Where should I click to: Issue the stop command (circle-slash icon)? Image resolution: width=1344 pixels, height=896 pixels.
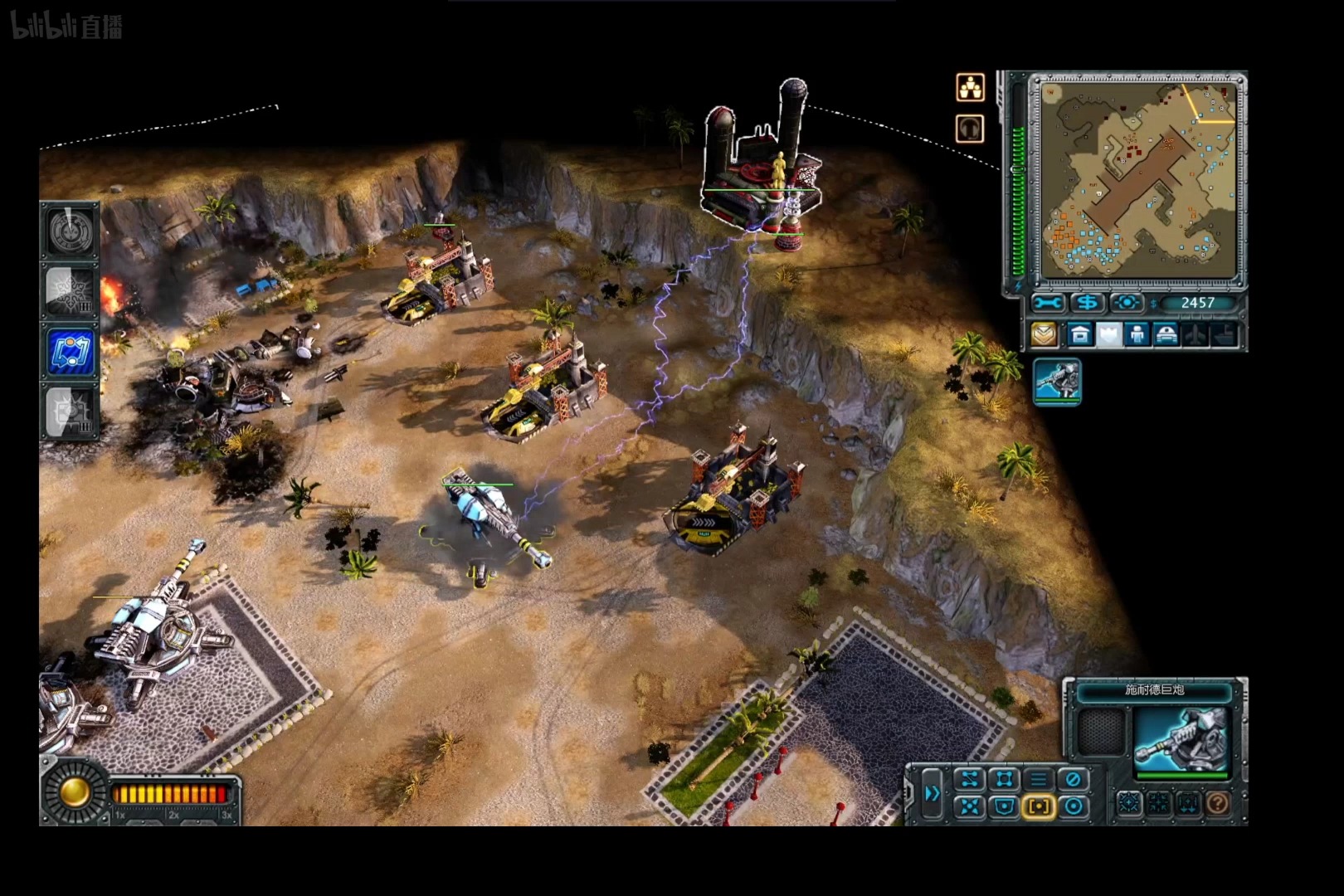1073,779
